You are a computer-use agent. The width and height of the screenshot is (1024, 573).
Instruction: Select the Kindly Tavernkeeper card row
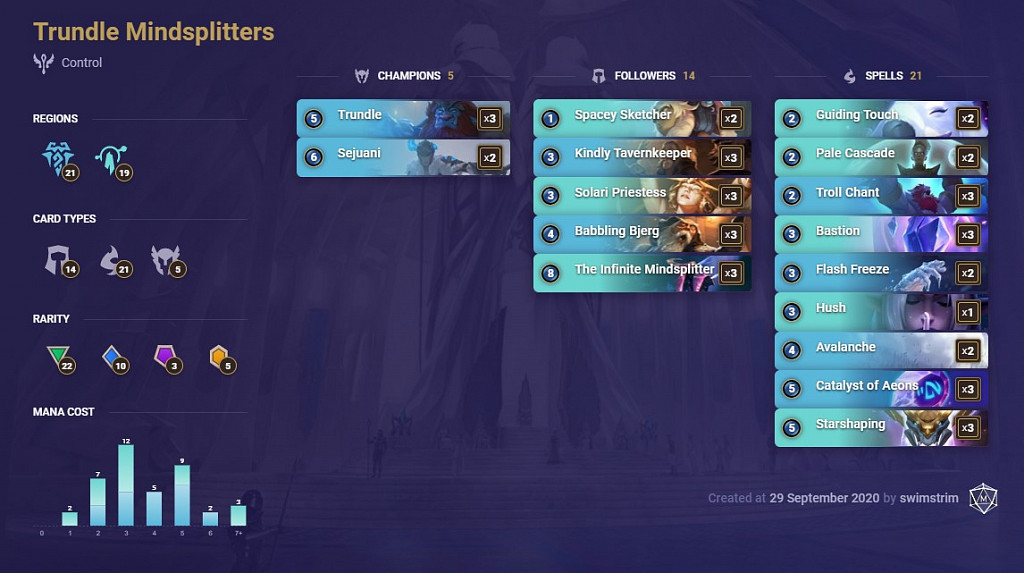[x=641, y=157]
